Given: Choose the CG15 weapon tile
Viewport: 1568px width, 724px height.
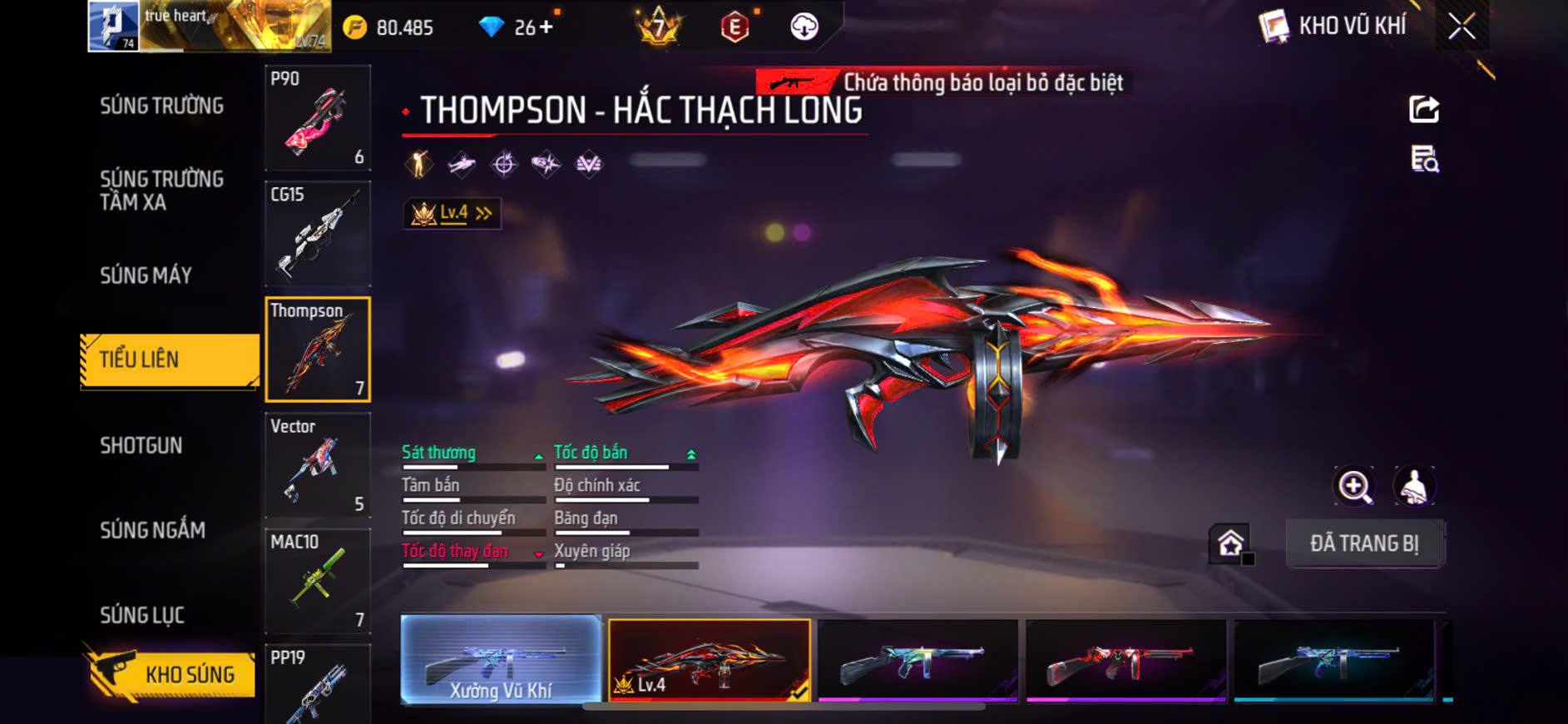Looking at the screenshot, I should 318,234.
